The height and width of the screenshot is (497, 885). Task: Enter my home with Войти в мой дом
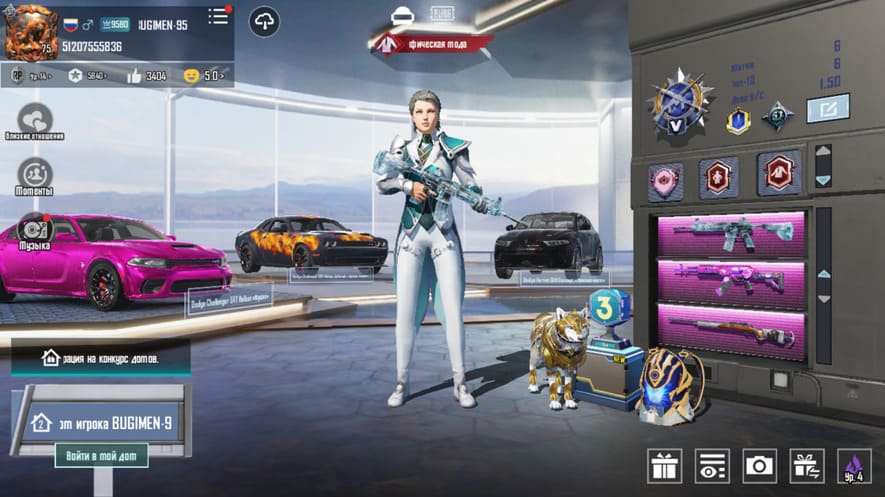pyautogui.click(x=101, y=456)
